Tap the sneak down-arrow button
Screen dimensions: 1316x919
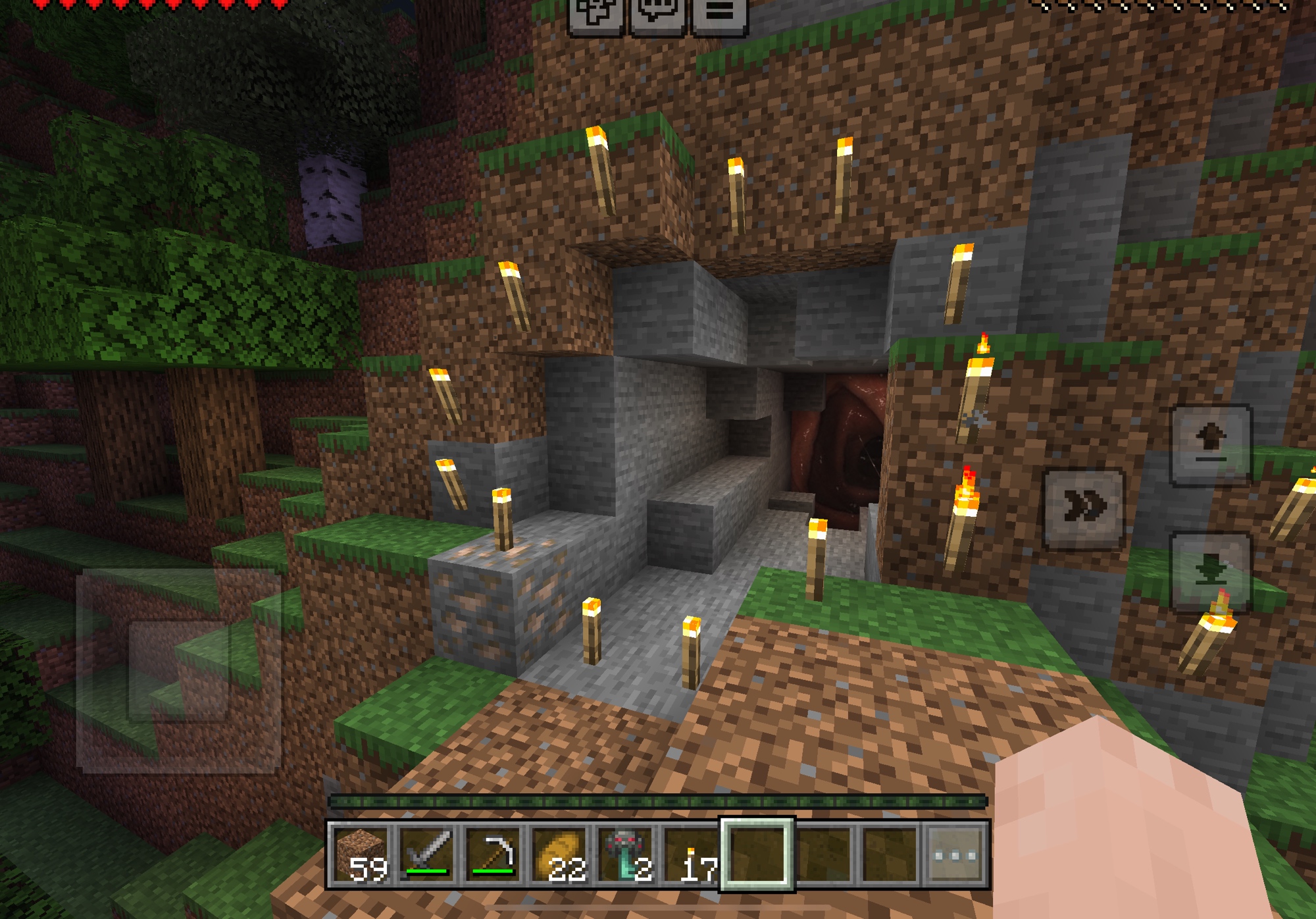coord(1211,570)
